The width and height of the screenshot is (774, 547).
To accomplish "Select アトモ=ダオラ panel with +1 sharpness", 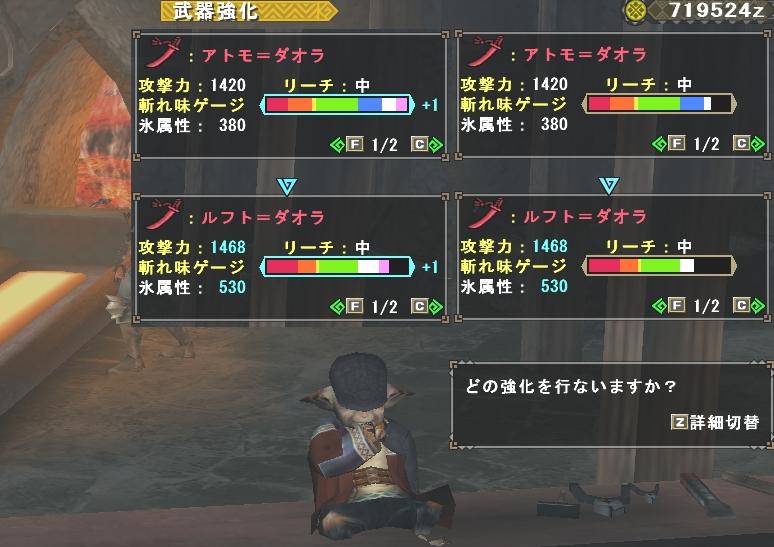I will (x=289, y=96).
